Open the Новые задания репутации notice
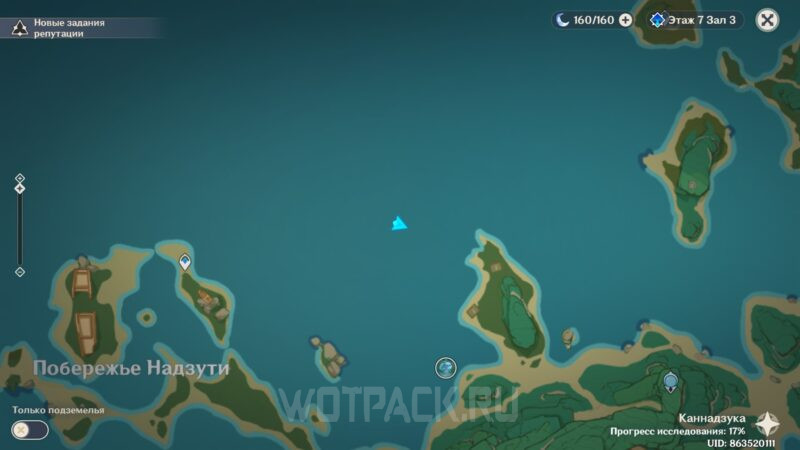The height and width of the screenshot is (450, 800). 60,27
